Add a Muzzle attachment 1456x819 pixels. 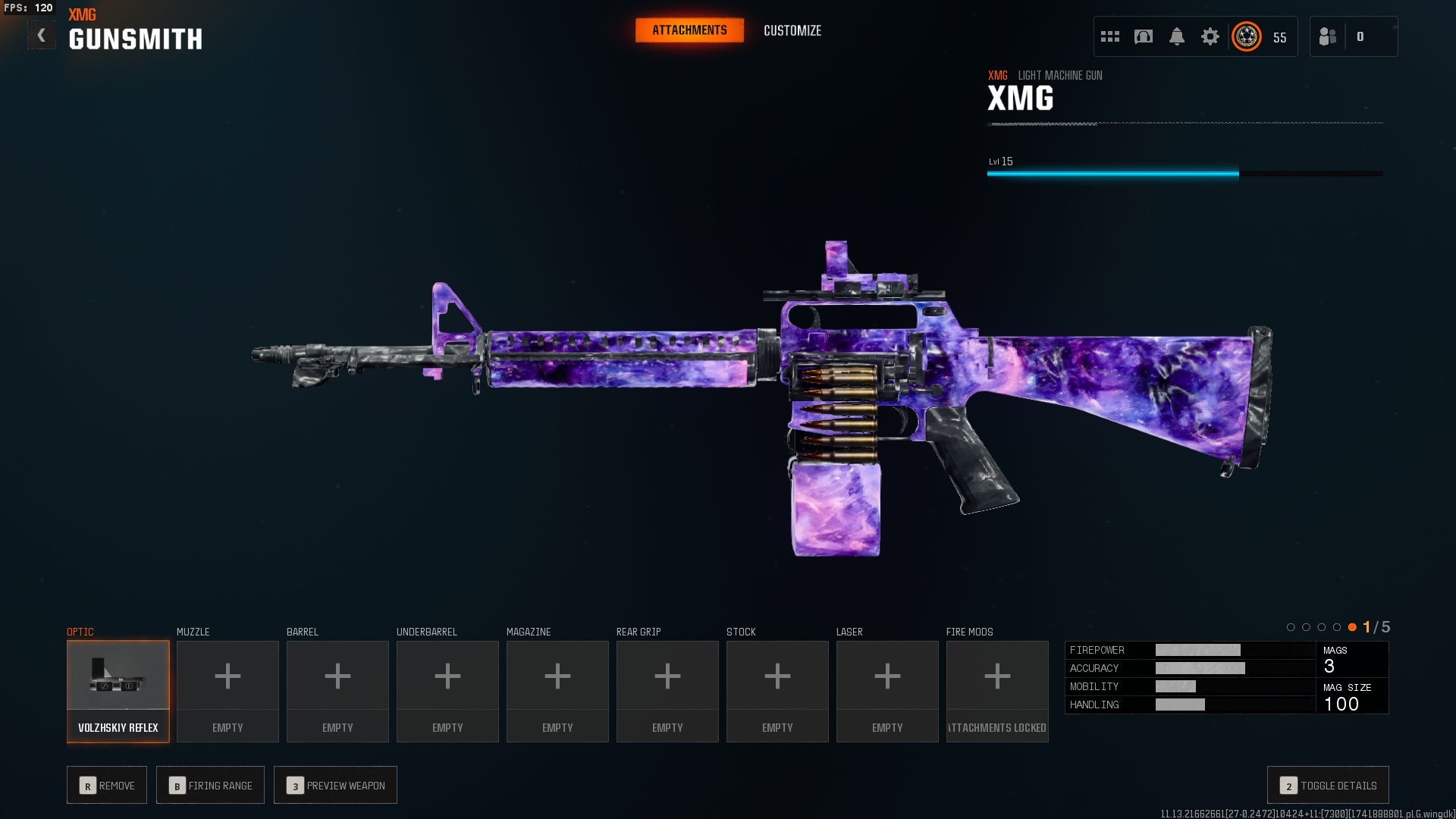(227, 691)
